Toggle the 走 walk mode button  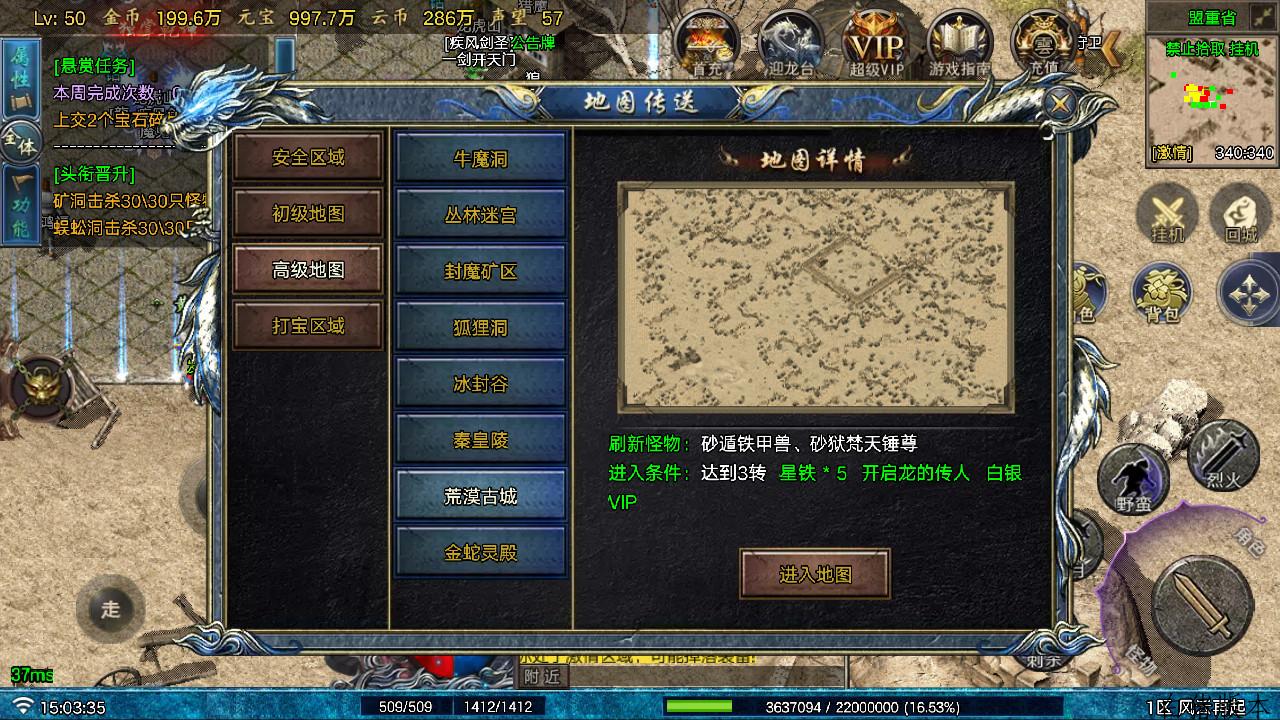coord(112,608)
